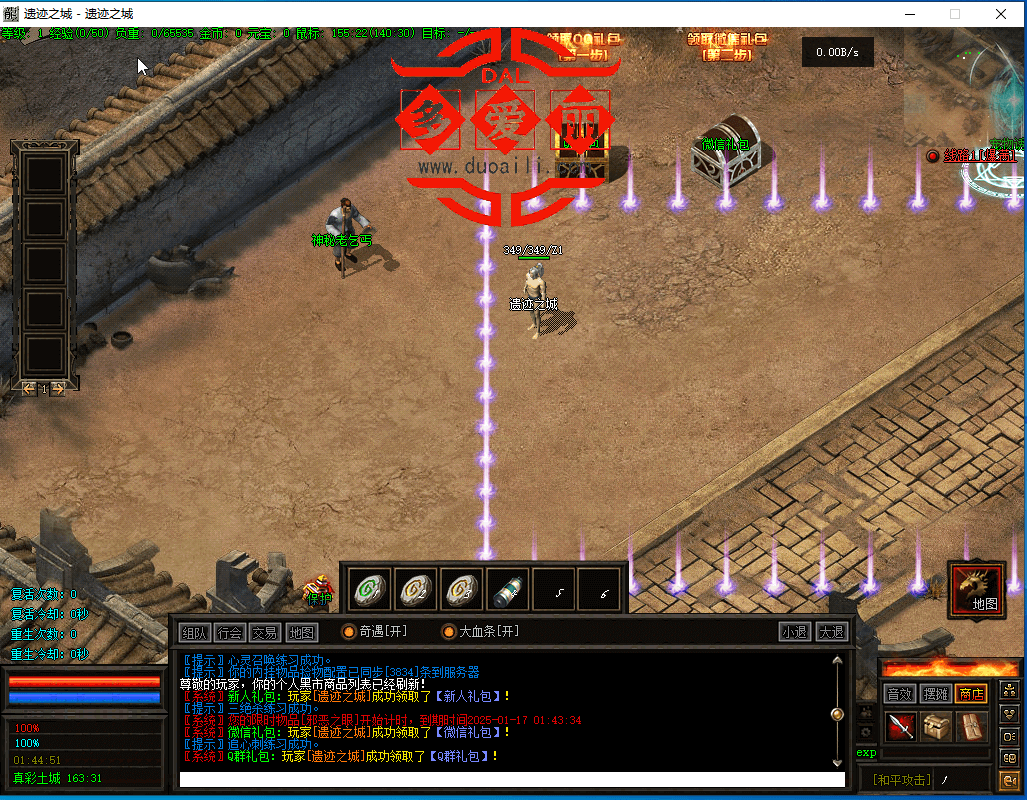Focus the white chat input field
Viewport: 1027px width, 800px height.
tap(511, 780)
